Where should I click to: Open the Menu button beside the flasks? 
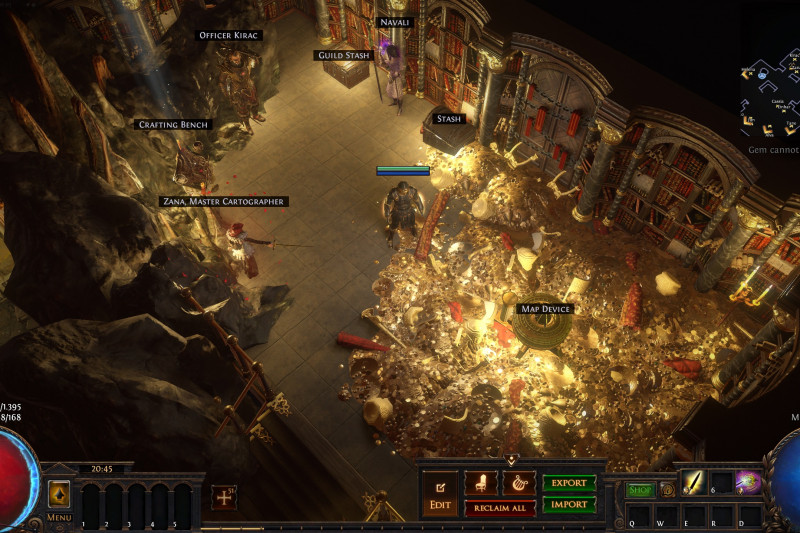(x=59, y=497)
